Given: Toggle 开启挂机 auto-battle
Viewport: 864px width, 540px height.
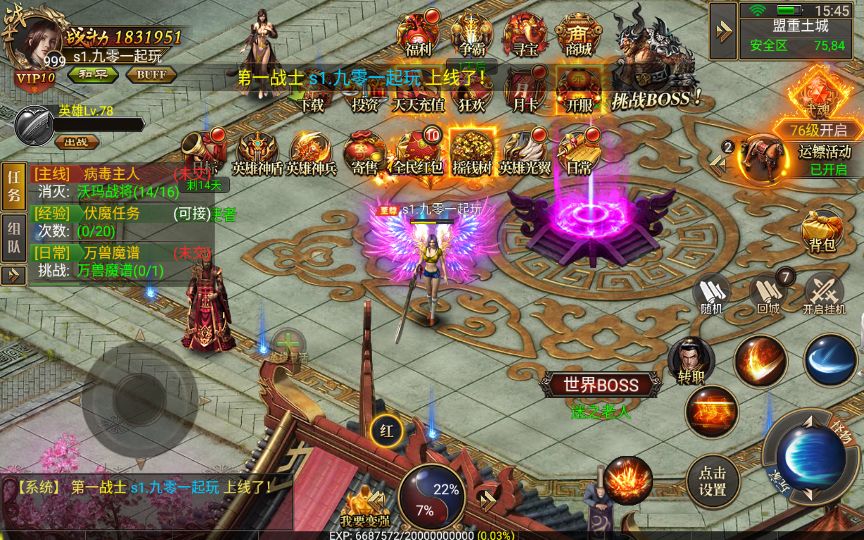Looking at the screenshot, I should click(823, 294).
